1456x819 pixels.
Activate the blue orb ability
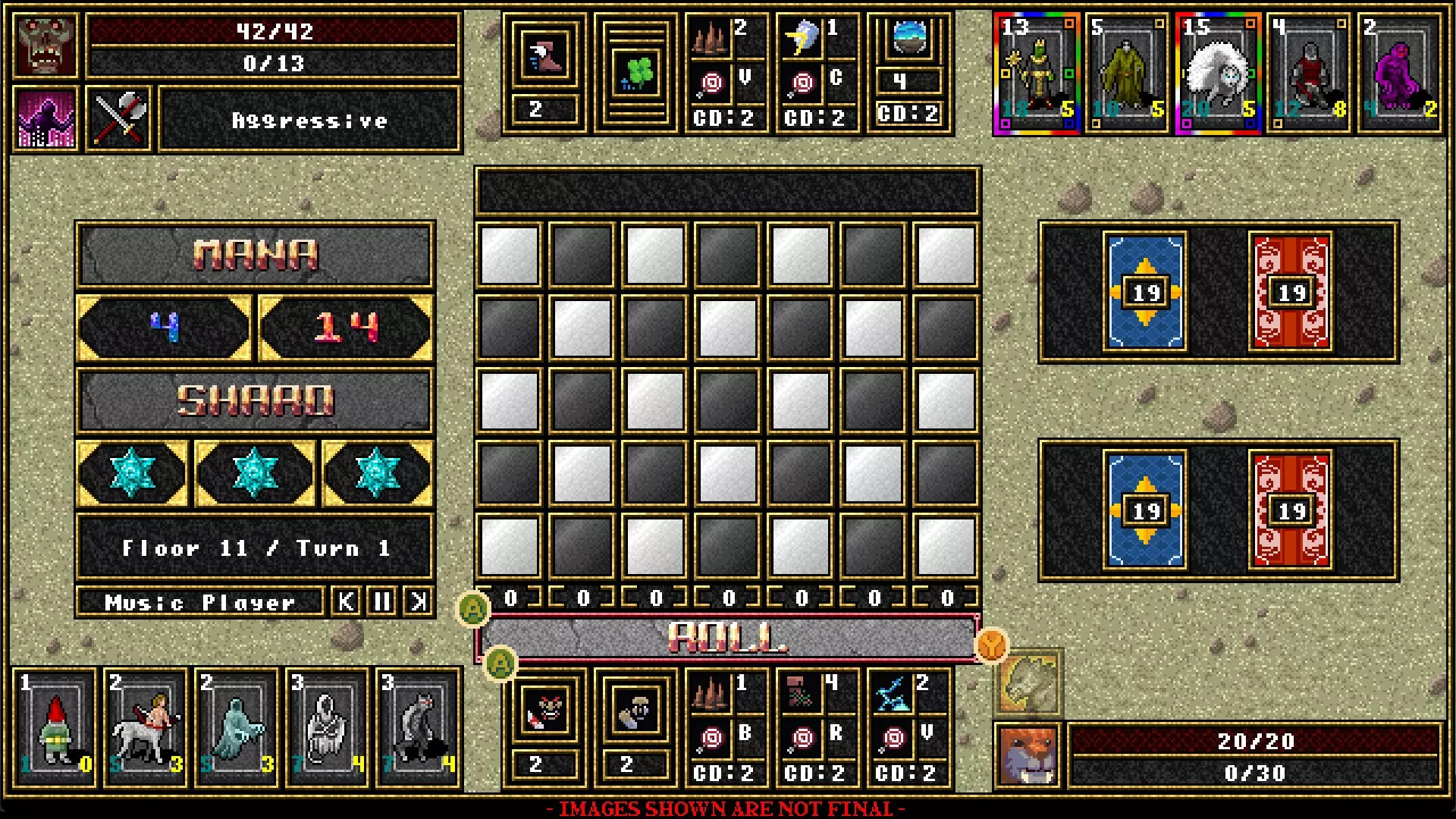pyautogui.click(x=908, y=38)
